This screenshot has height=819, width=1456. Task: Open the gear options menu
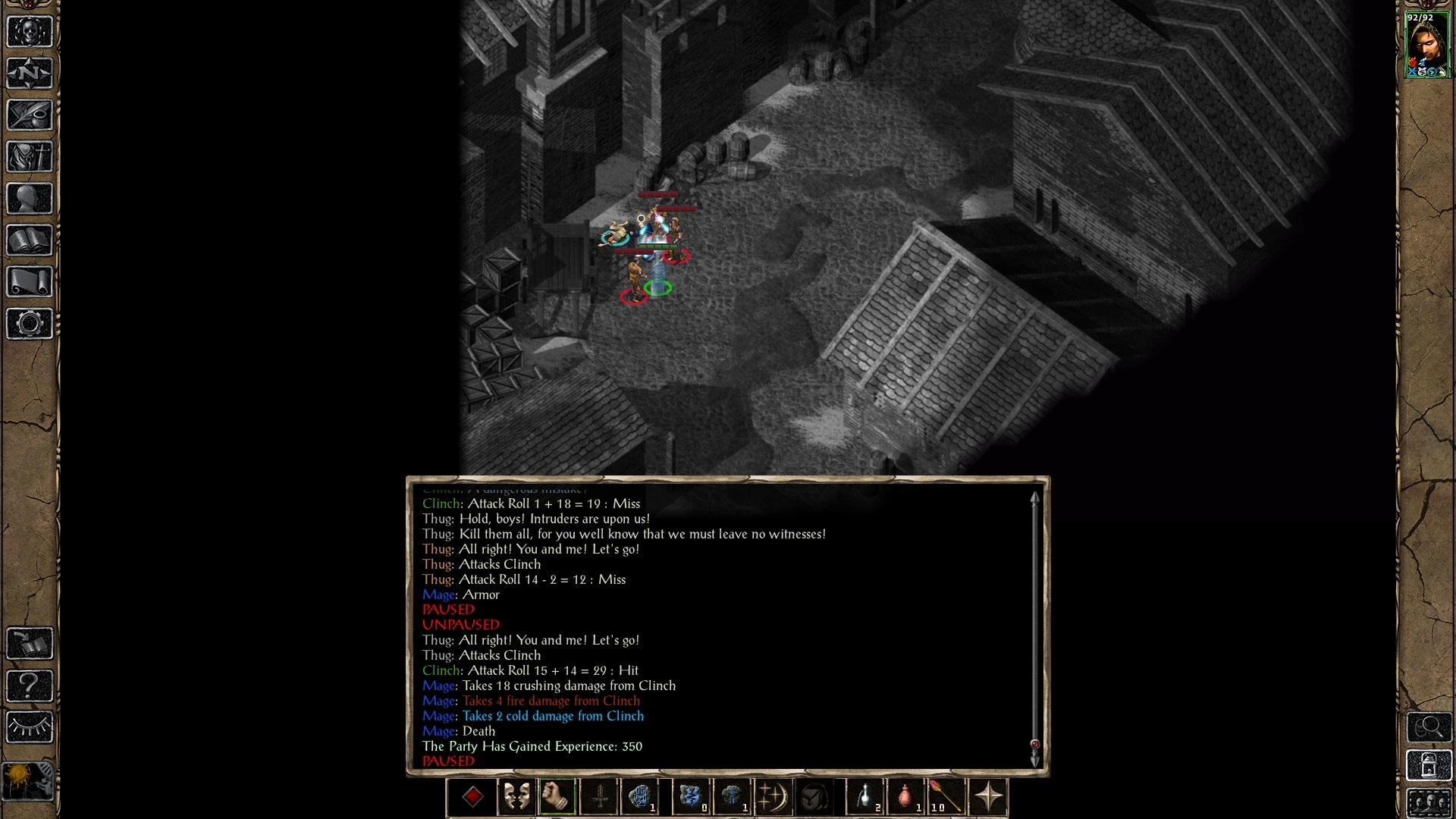30,324
